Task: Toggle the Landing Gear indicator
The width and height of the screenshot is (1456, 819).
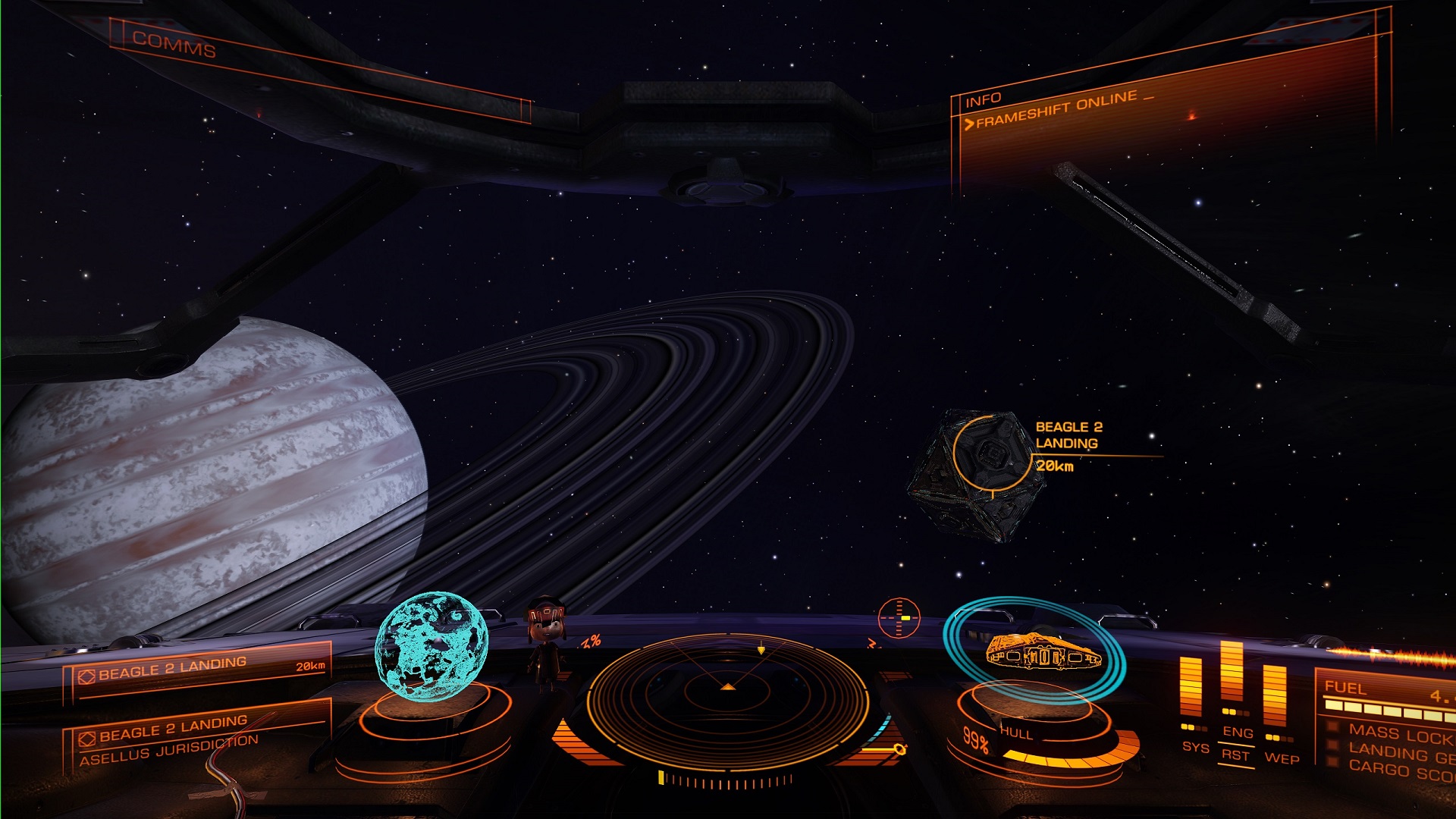Action: coord(1399,753)
